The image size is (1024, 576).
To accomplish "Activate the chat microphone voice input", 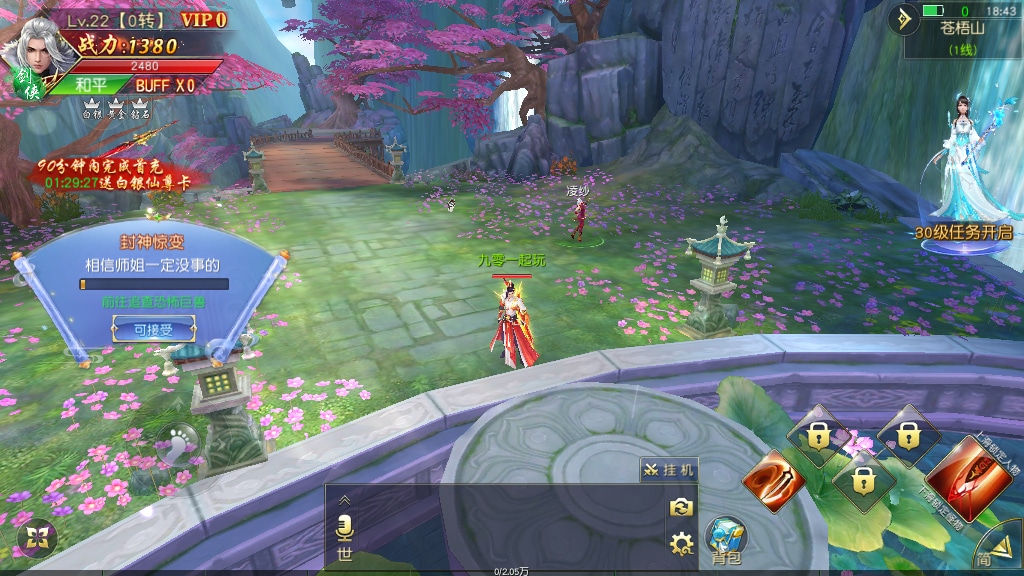I will click(x=345, y=527).
